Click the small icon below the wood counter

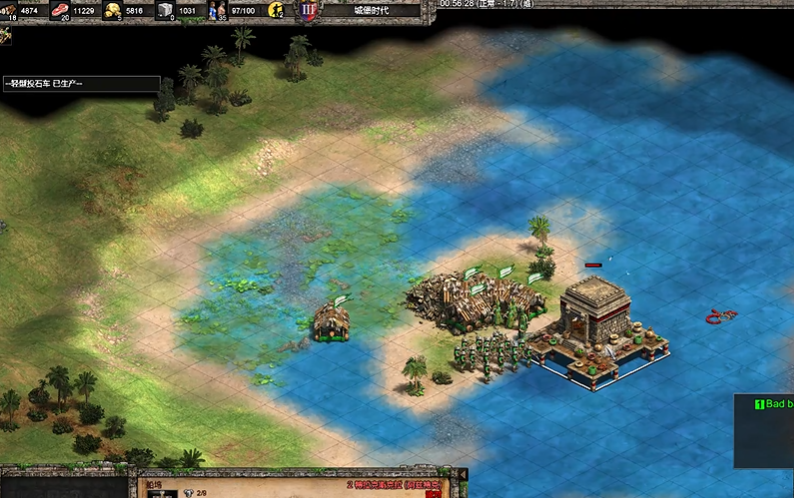point(6,36)
